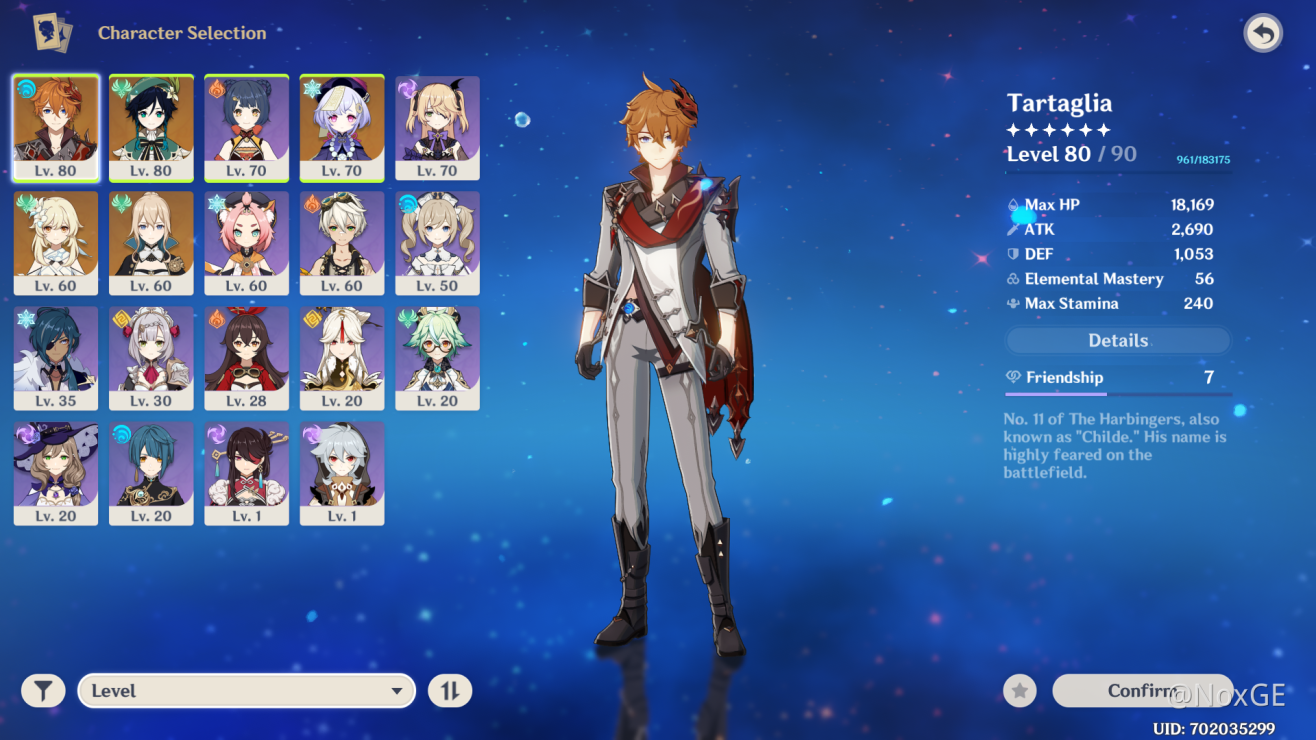Go back using the return arrow button
Screen dimensions: 1316x740
coord(1263,33)
